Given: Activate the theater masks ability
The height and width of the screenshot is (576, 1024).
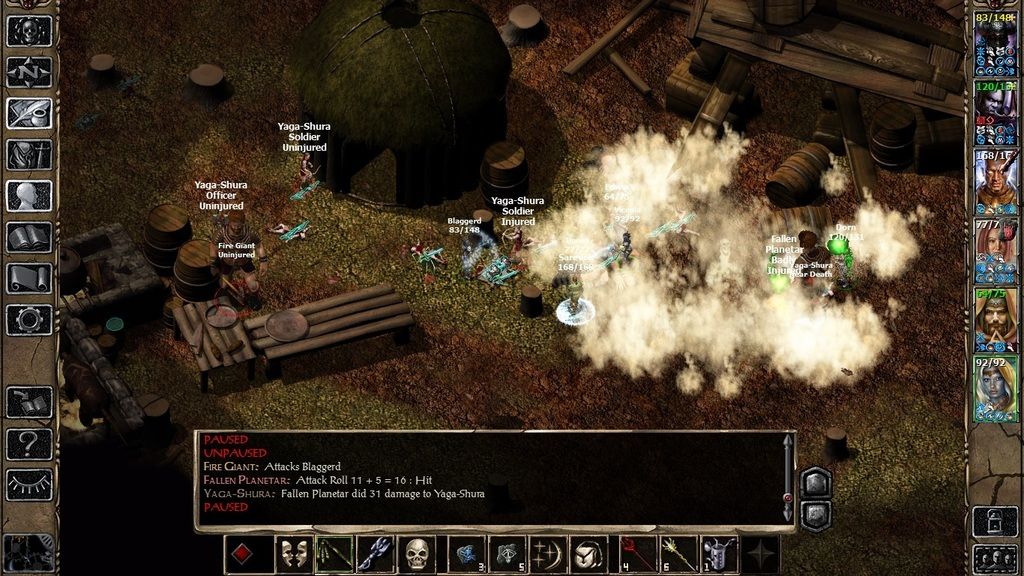Looking at the screenshot, I should point(293,554).
